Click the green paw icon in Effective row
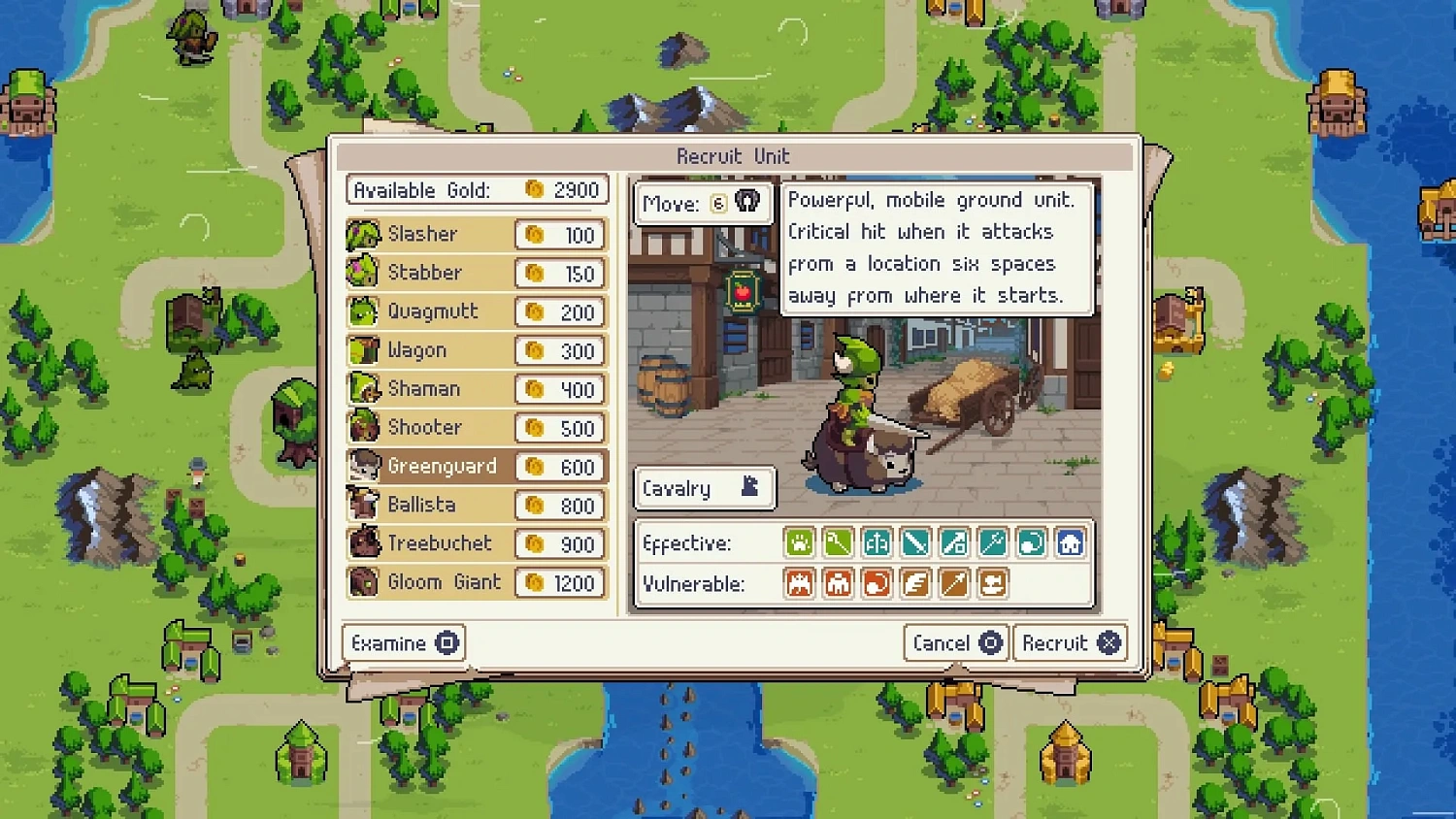Image resolution: width=1456 pixels, height=819 pixels. pyautogui.click(x=799, y=542)
